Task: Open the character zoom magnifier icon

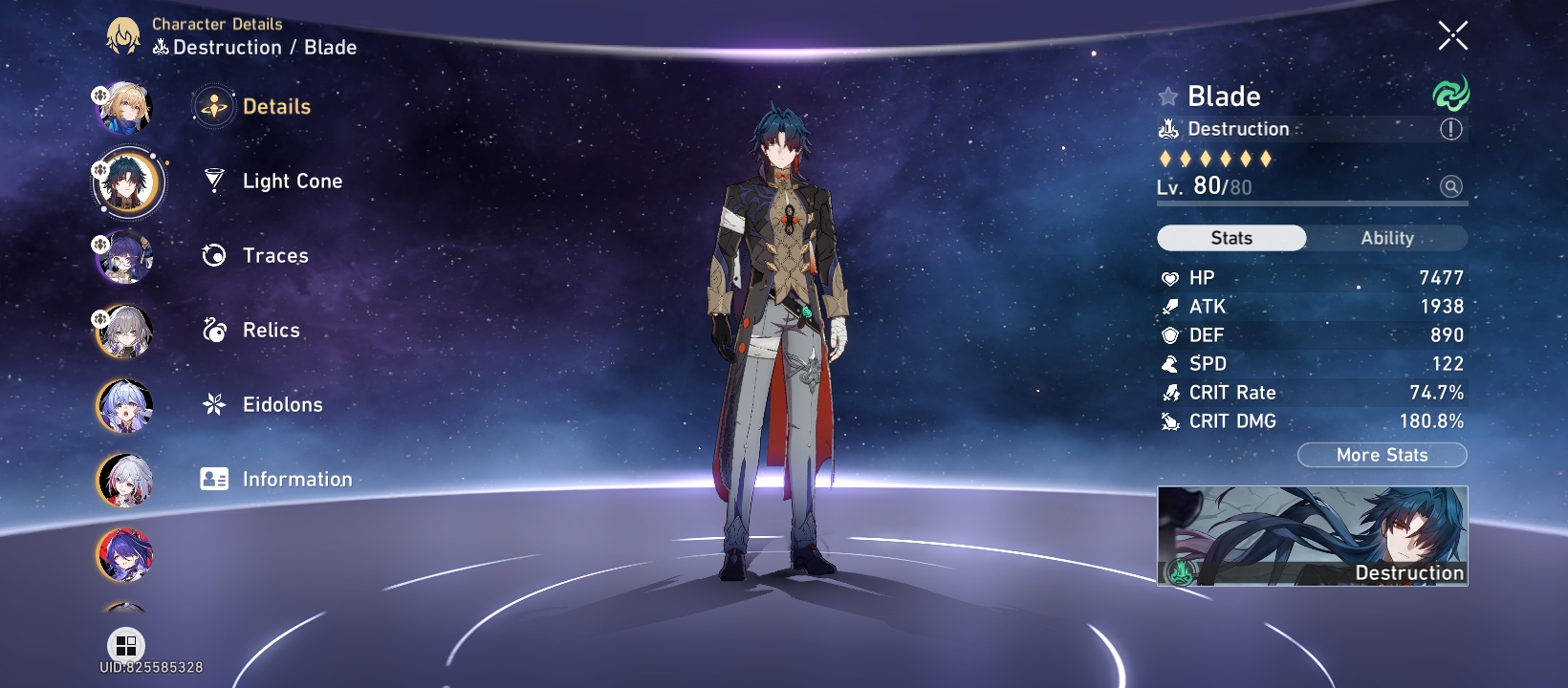Action: tap(1453, 186)
